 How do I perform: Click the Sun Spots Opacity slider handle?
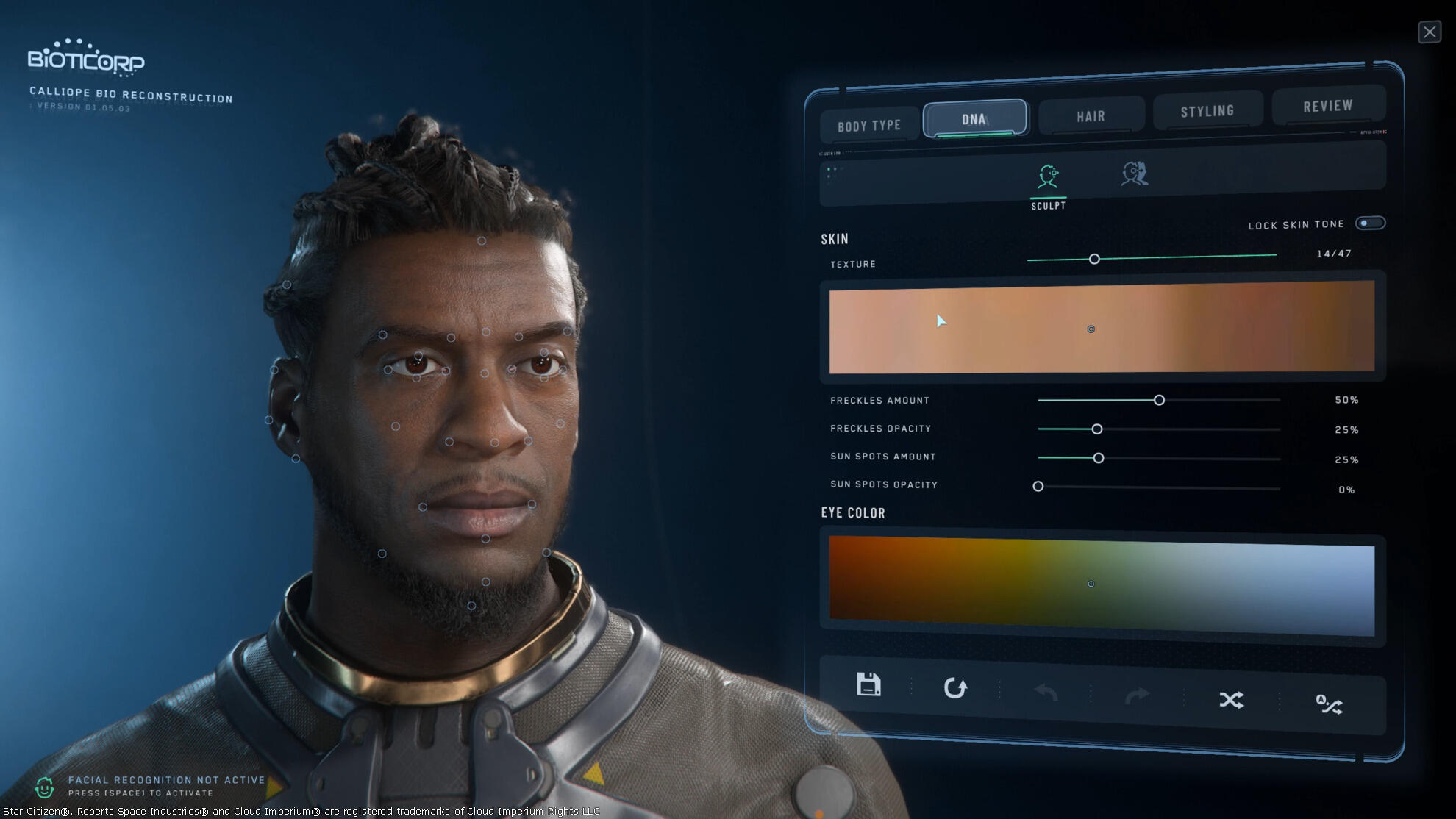[1038, 486]
